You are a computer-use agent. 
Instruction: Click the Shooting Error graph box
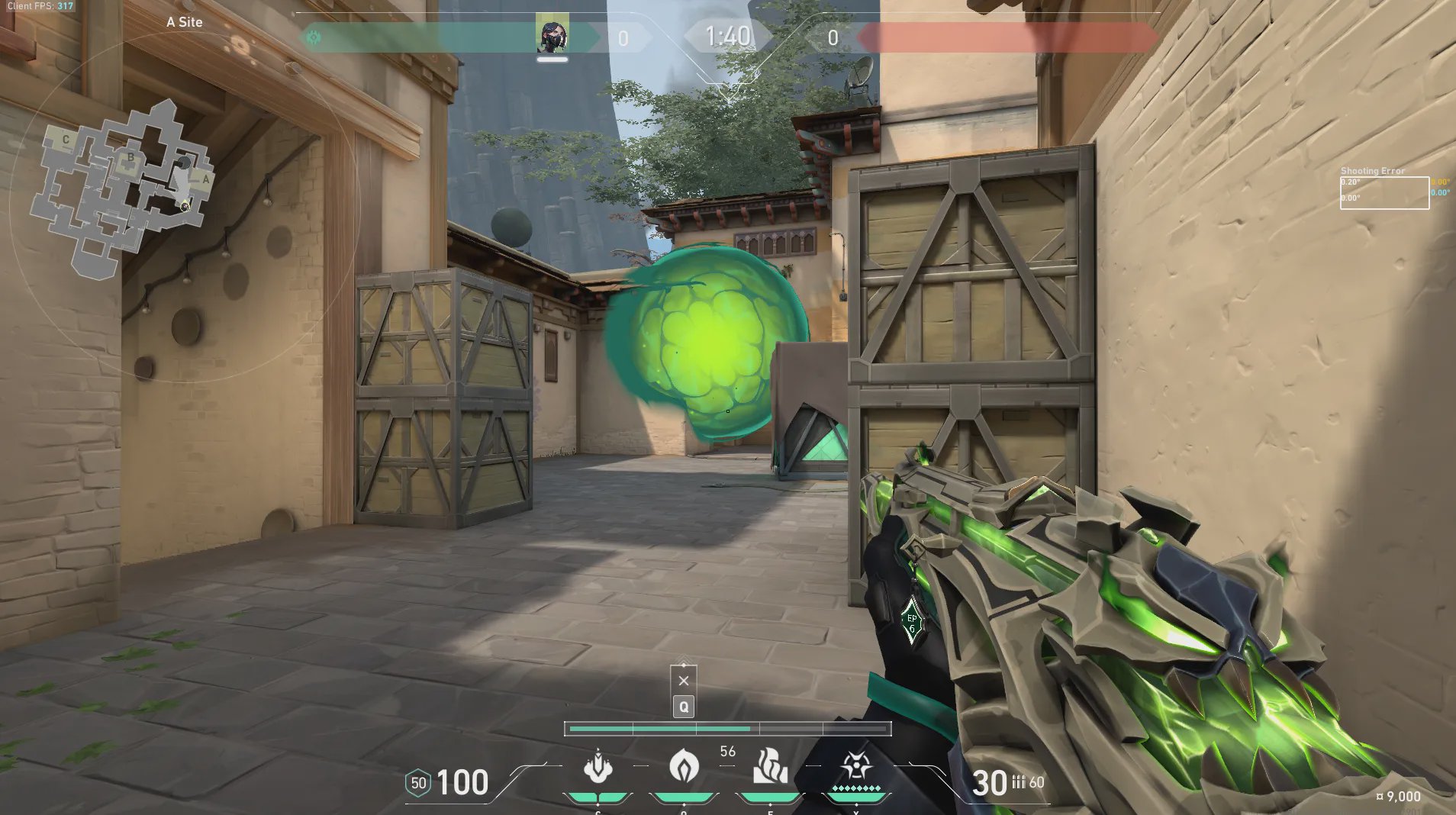pyautogui.click(x=1384, y=192)
